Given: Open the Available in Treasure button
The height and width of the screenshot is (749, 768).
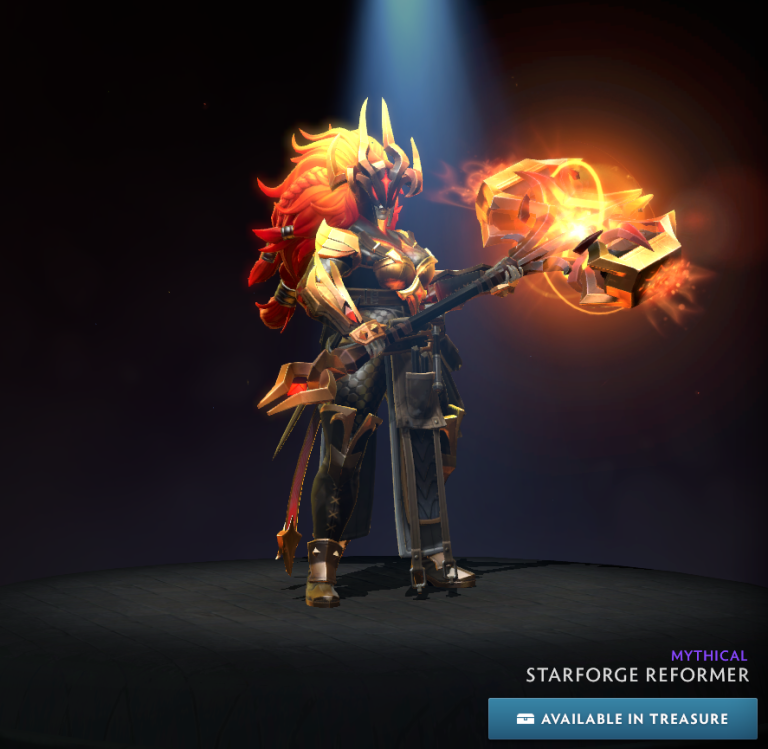Looking at the screenshot, I should [622, 719].
